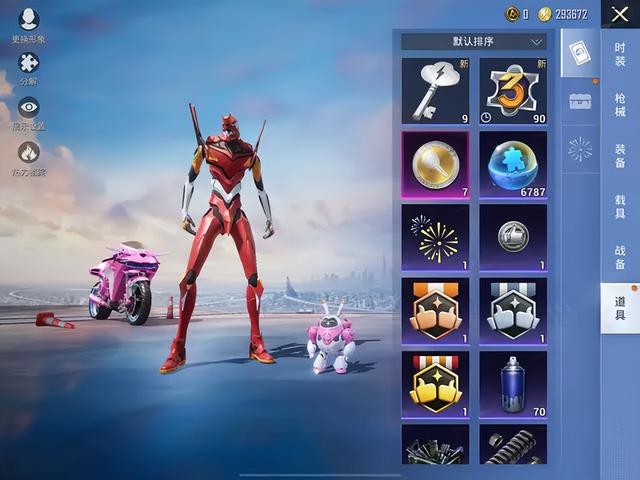
Task: Choose the gold coin item with count 7
Action: pos(435,164)
